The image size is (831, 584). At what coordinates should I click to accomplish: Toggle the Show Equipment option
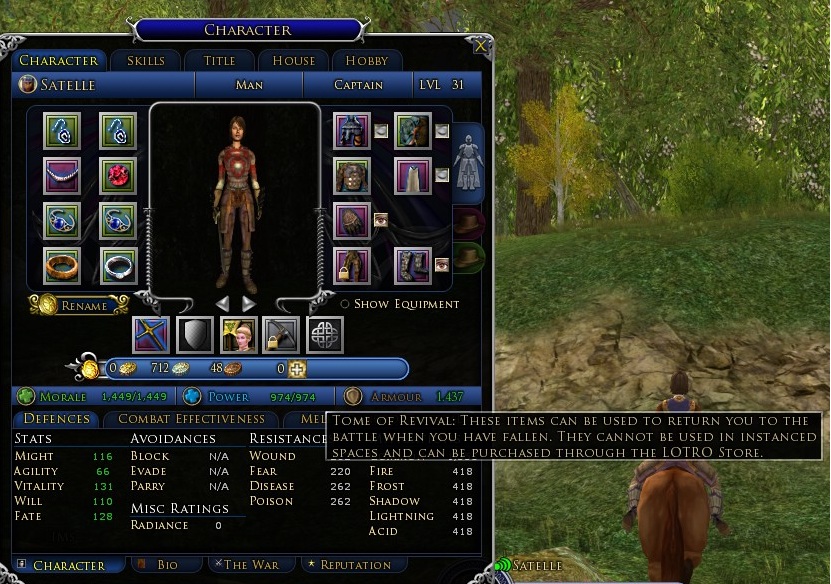click(346, 304)
